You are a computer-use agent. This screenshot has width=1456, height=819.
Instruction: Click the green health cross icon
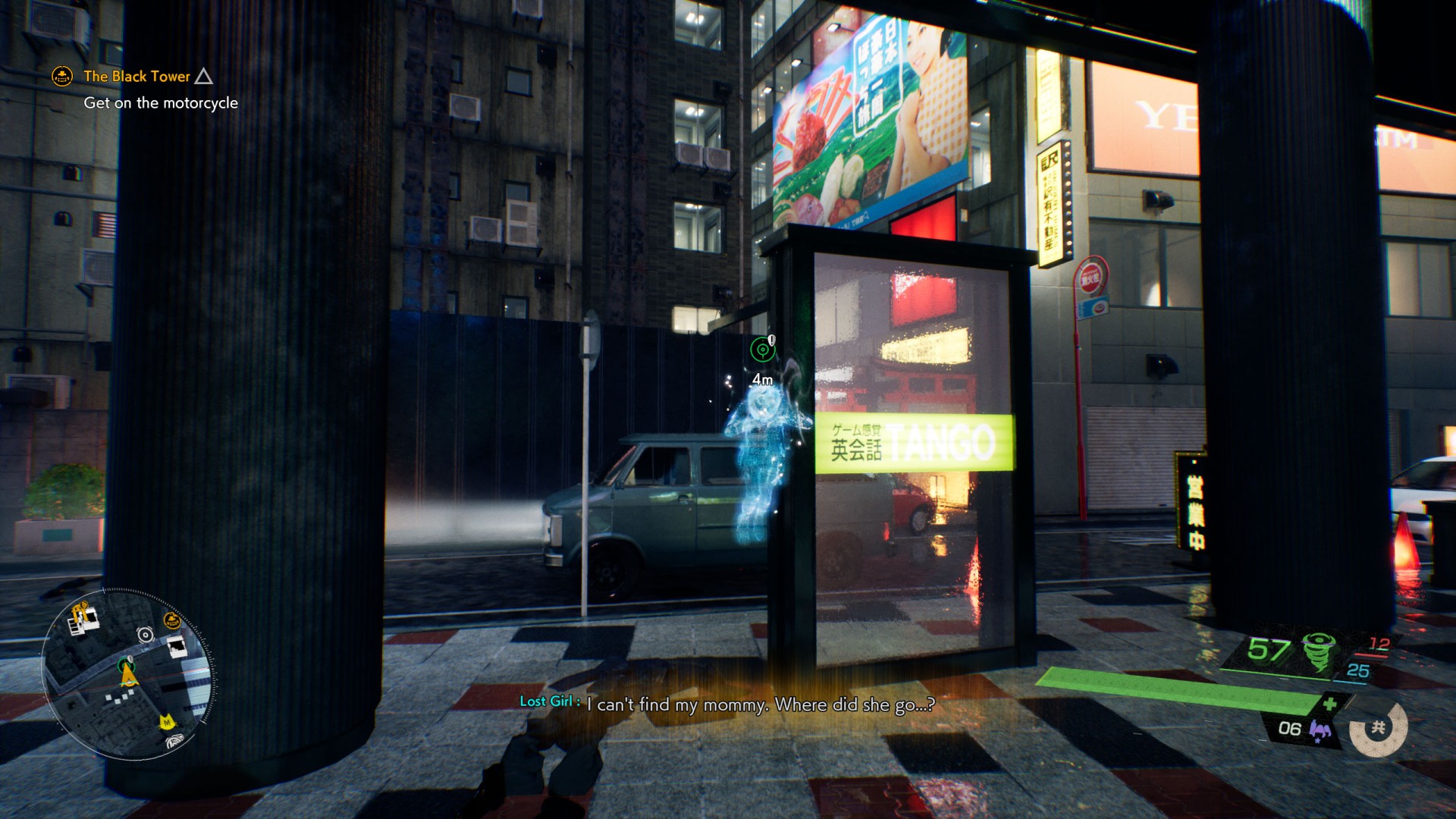(1329, 704)
